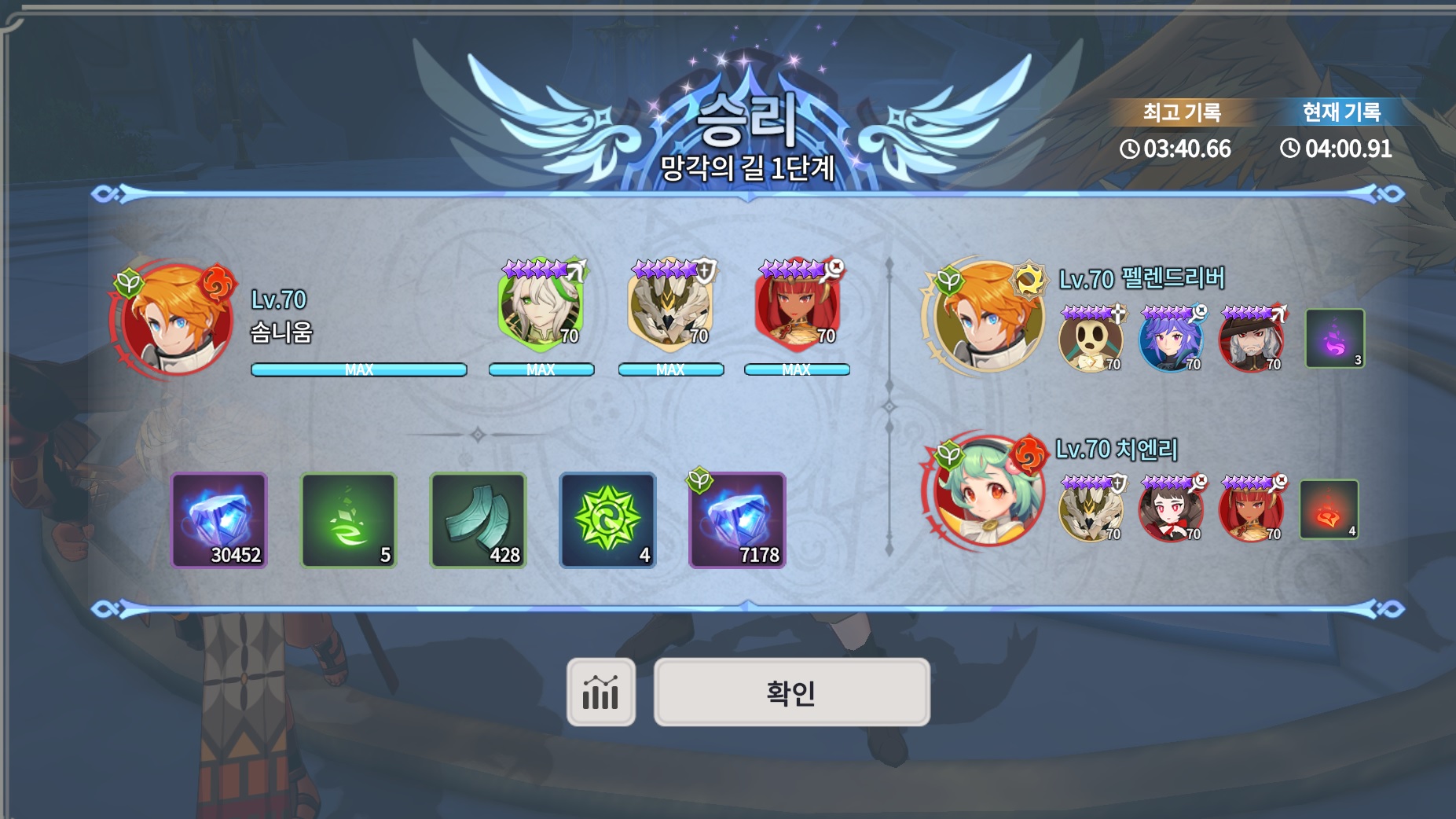The height and width of the screenshot is (819, 1456).
Task: Select the armored beast defender hero portrait
Action: point(671,307)
